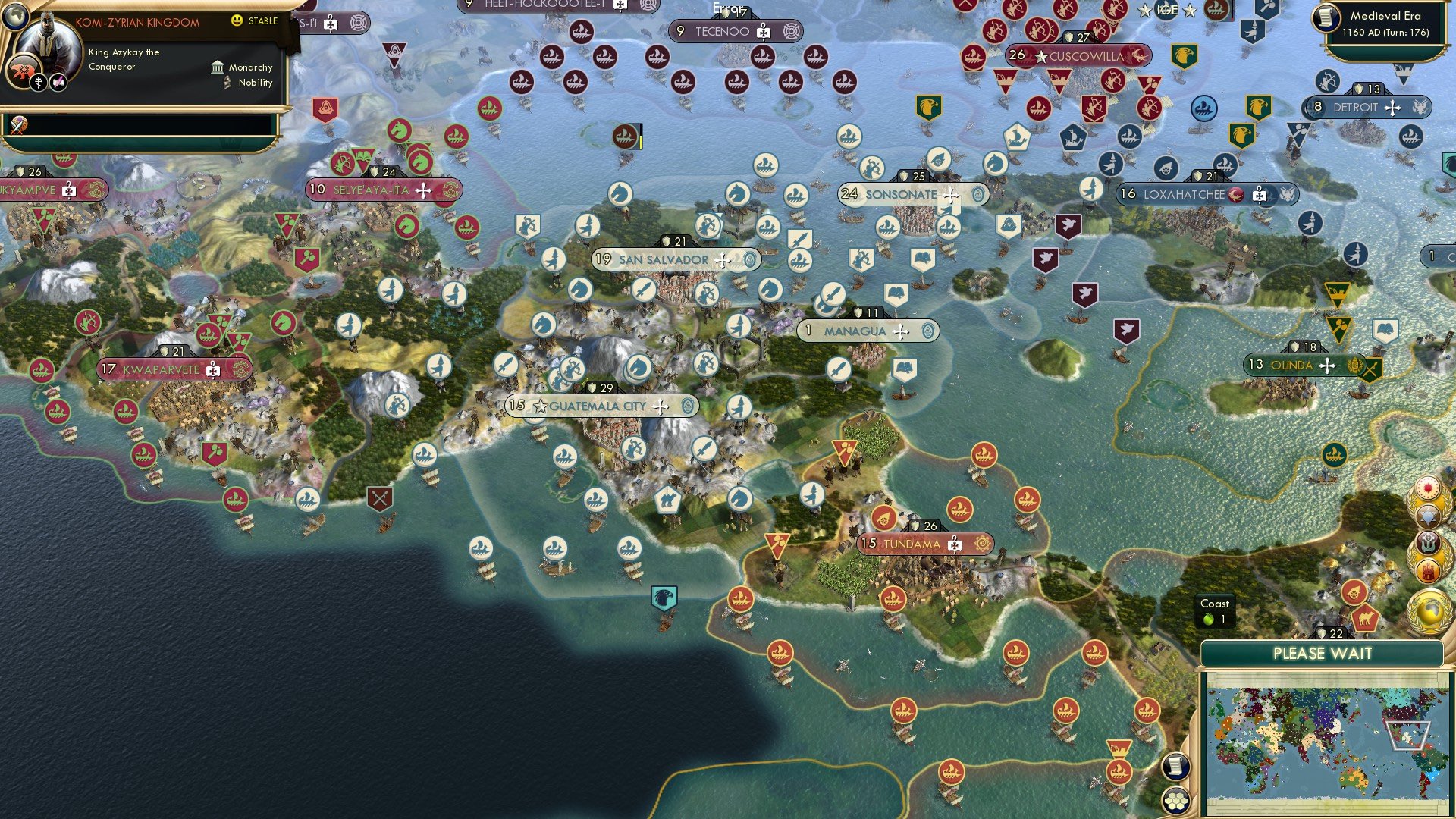Click the castle wonder notification icon
This screenshot has height=819, width=1456.
[1429, 569]
